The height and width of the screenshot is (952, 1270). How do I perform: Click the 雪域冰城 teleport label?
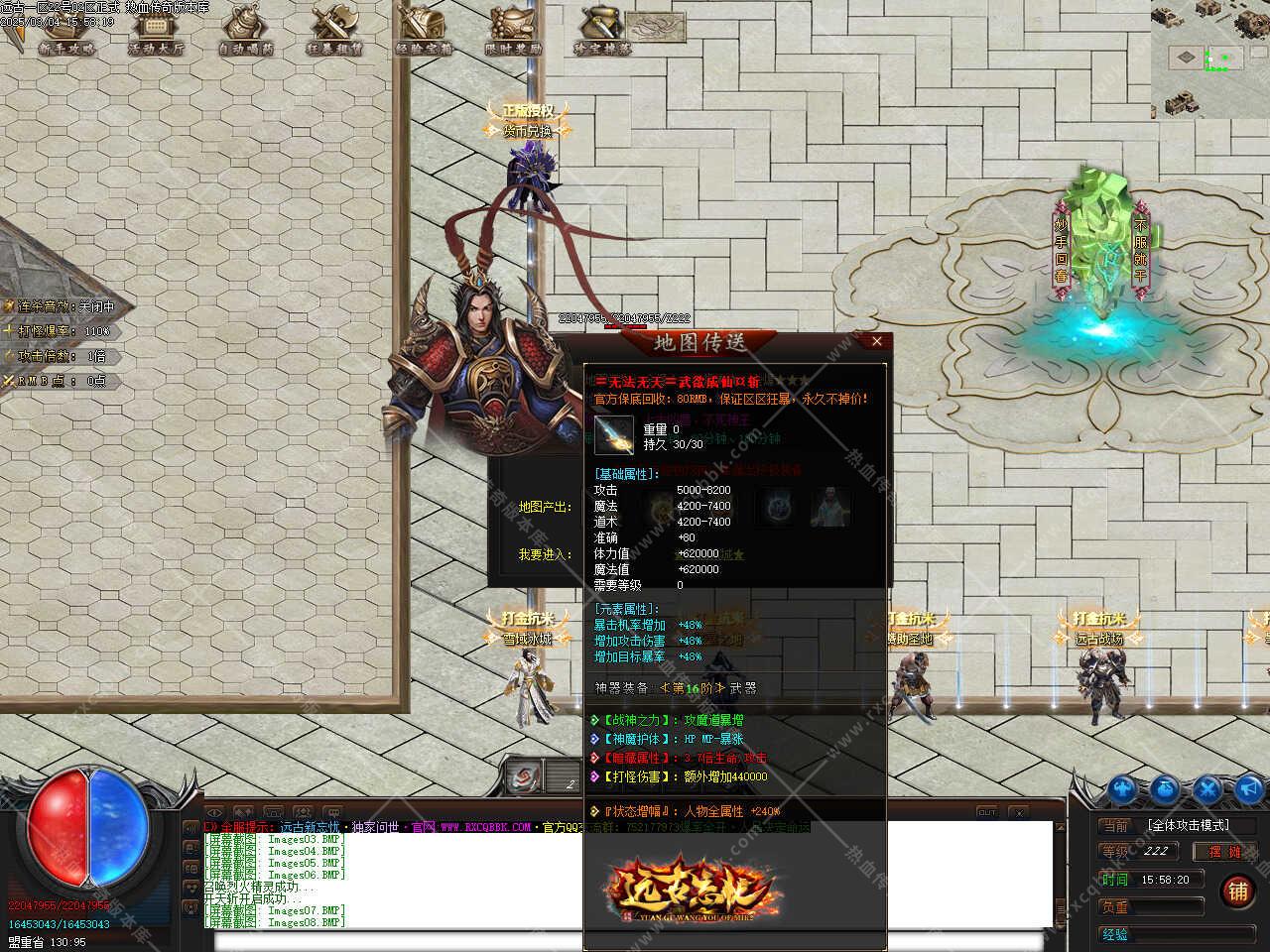point(526,640)
